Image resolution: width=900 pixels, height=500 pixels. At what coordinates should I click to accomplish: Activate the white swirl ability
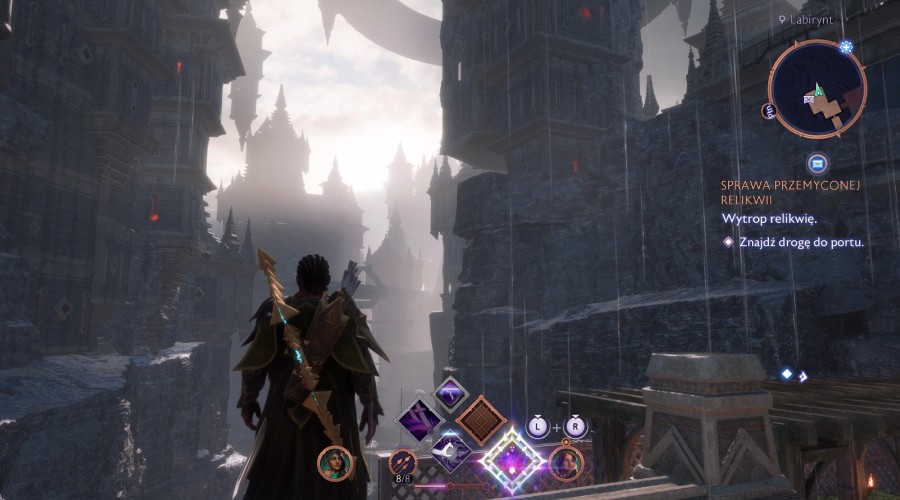[450, 452]
